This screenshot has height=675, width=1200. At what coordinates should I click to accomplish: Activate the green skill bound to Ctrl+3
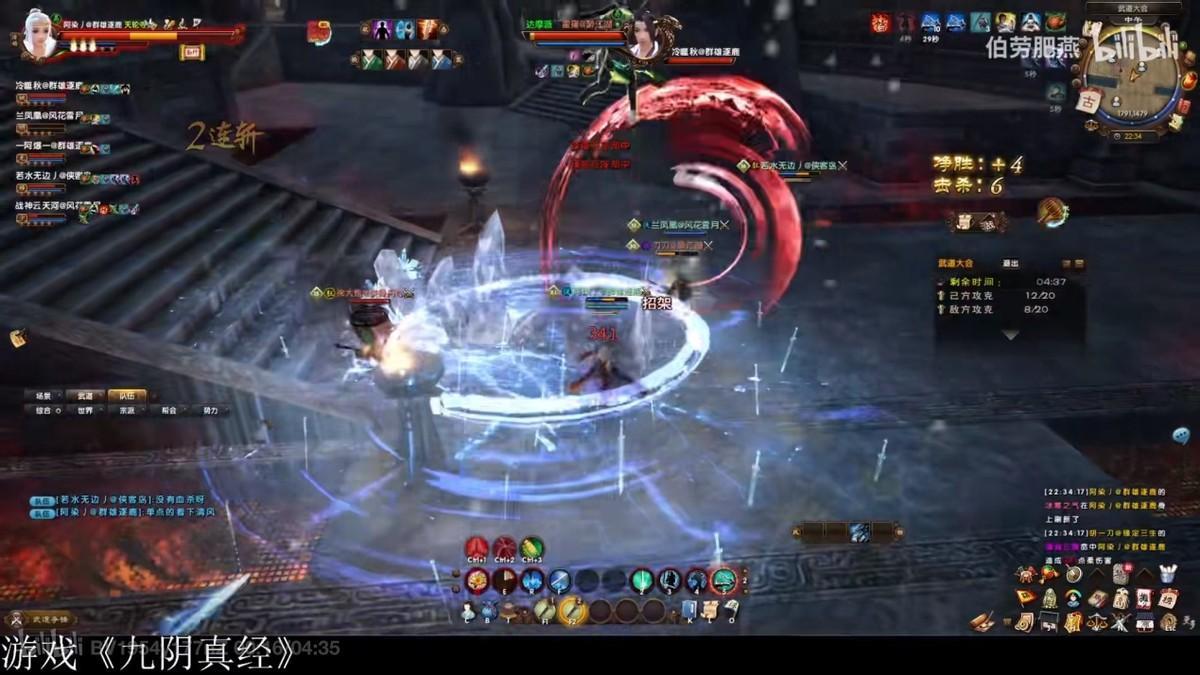click(532, 549)
